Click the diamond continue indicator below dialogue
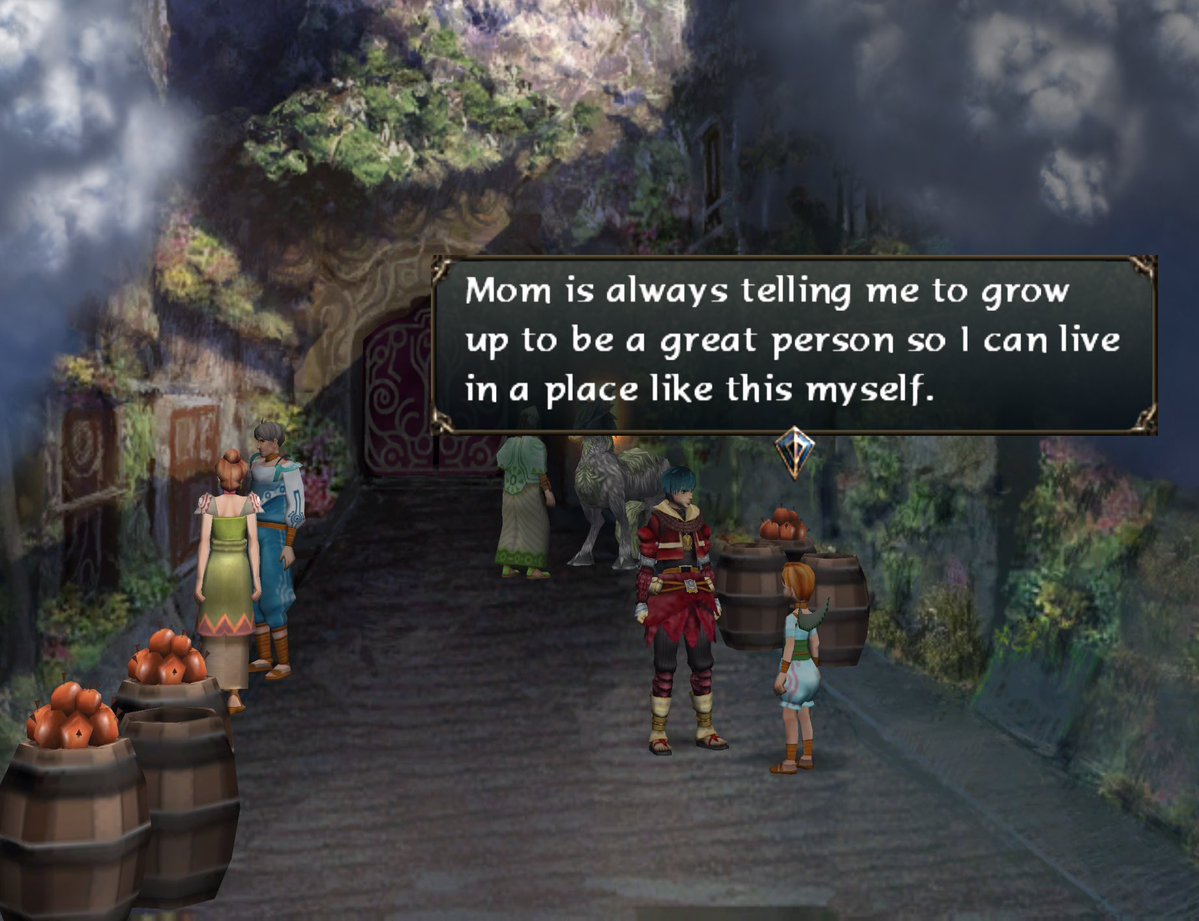The image size is (1199, 921). 795,452
